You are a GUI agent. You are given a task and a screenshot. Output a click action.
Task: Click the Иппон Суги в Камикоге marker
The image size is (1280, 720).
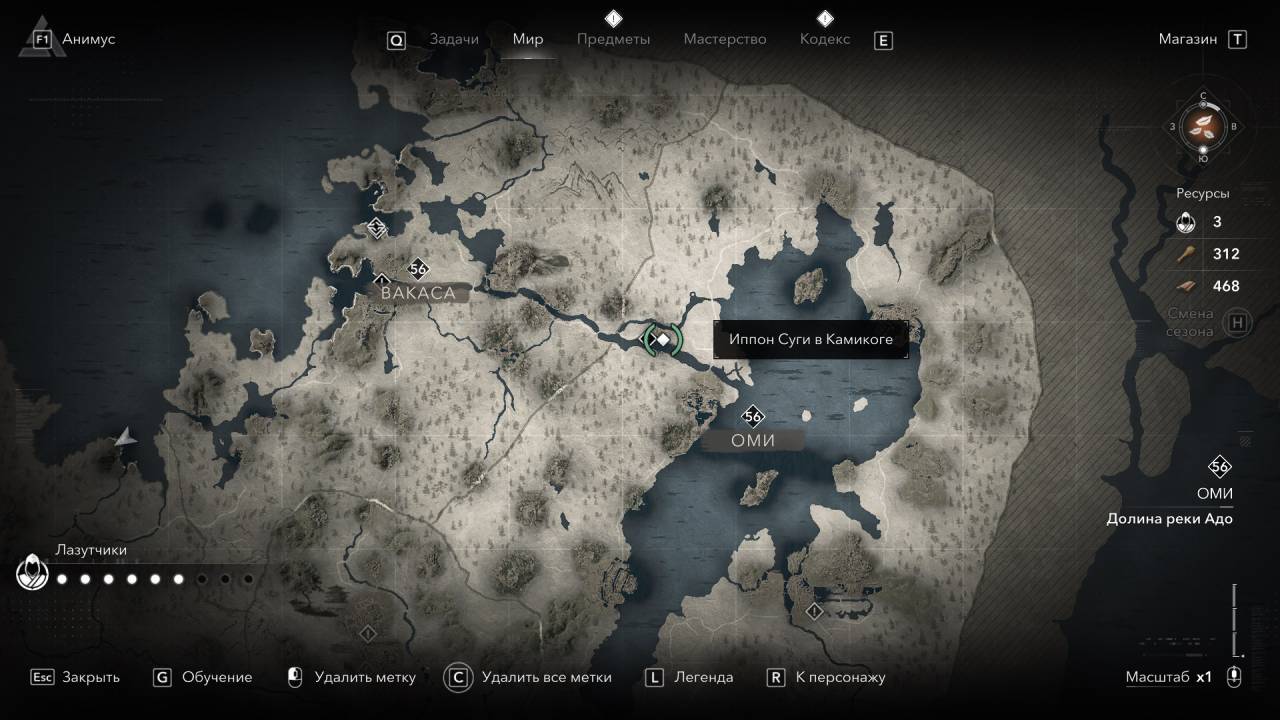[662, 340]
